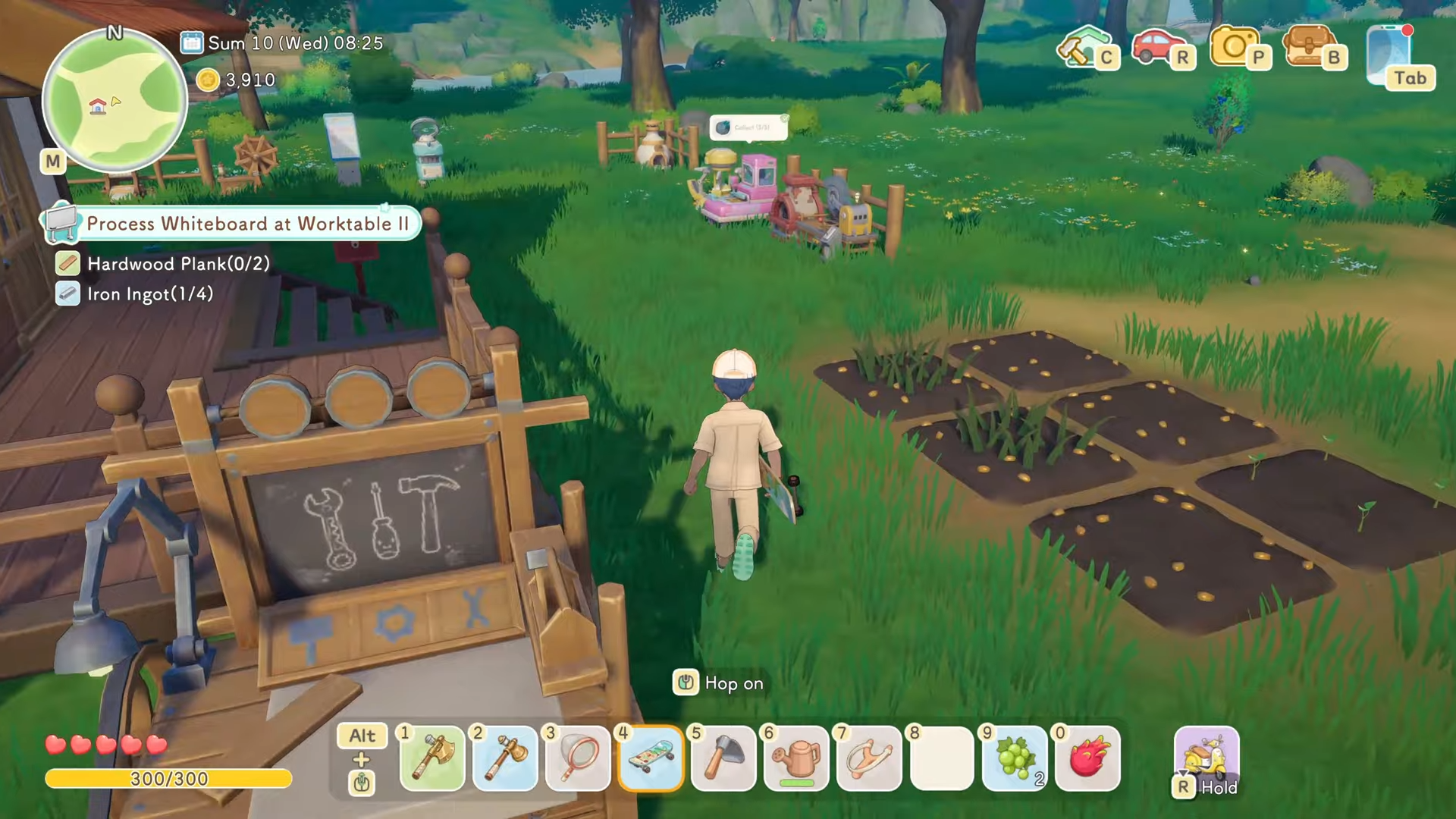The height and width of the screenshot is (819, 1456).
Task: Open the smartphone menu
Action: point(1392,55)
